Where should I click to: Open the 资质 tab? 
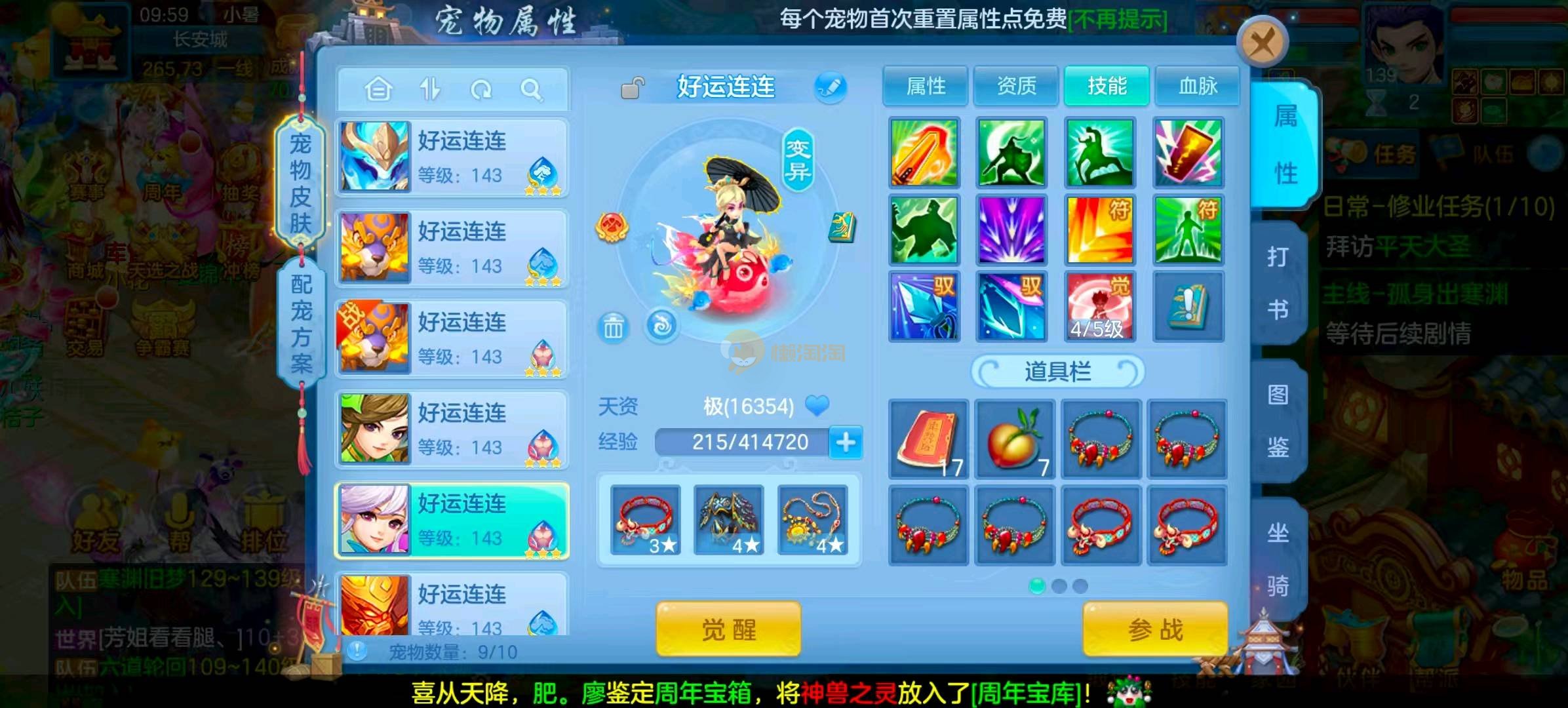coord(1016,86)
